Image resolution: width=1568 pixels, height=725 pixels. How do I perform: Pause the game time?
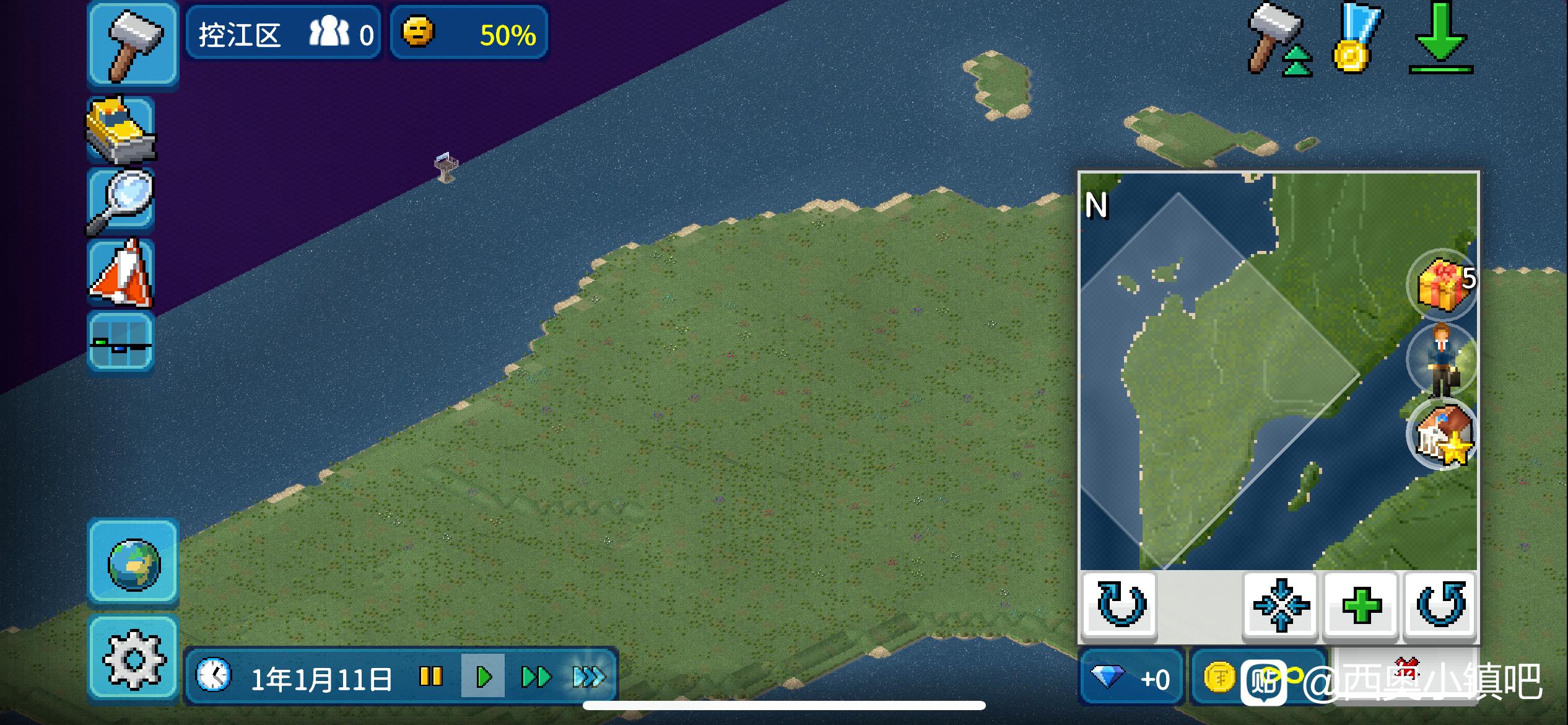(x=431, y=676)
